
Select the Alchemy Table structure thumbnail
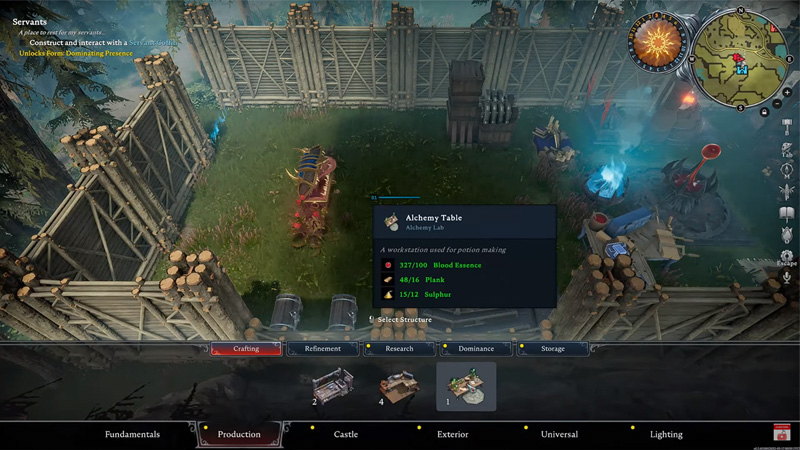[466, 386]
